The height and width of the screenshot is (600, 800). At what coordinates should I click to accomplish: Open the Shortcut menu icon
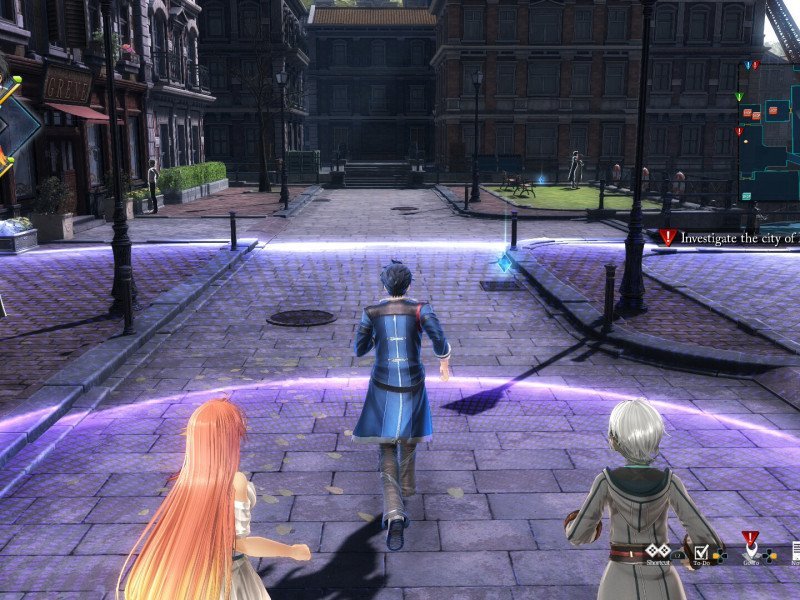[x=657, y=551]
